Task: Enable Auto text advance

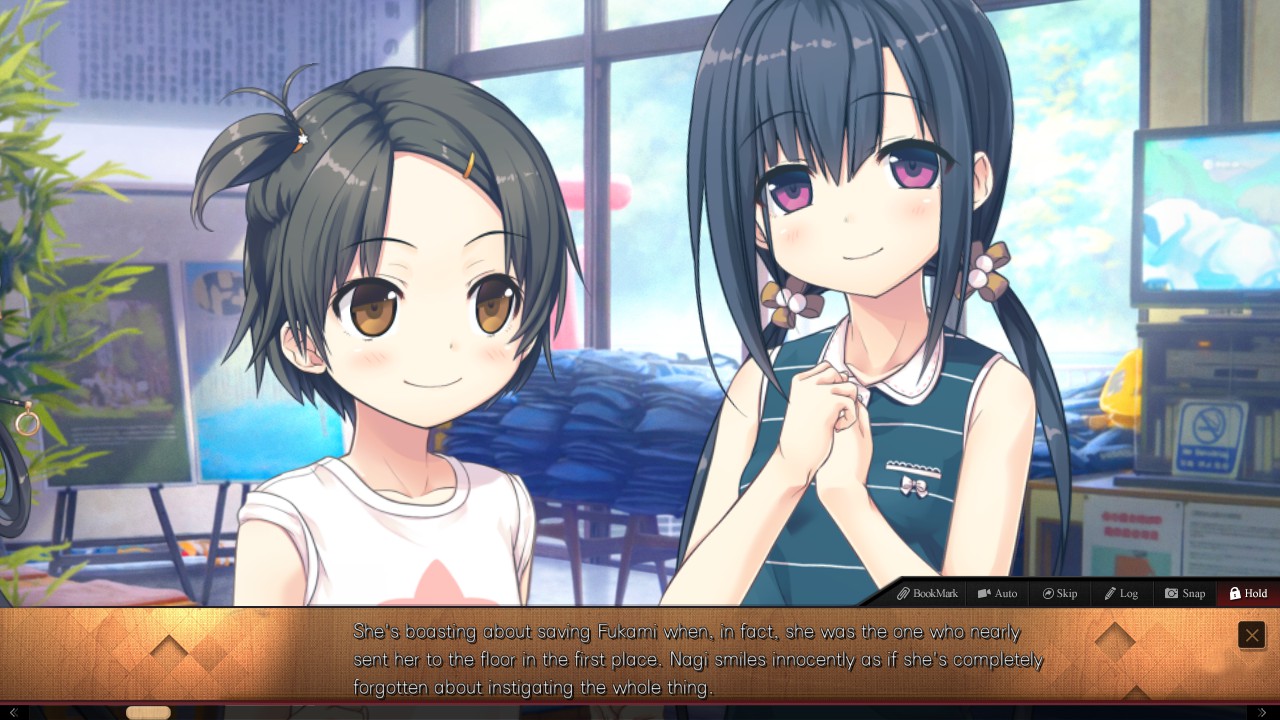Action: pyautogui.click(x=997, y=593)
